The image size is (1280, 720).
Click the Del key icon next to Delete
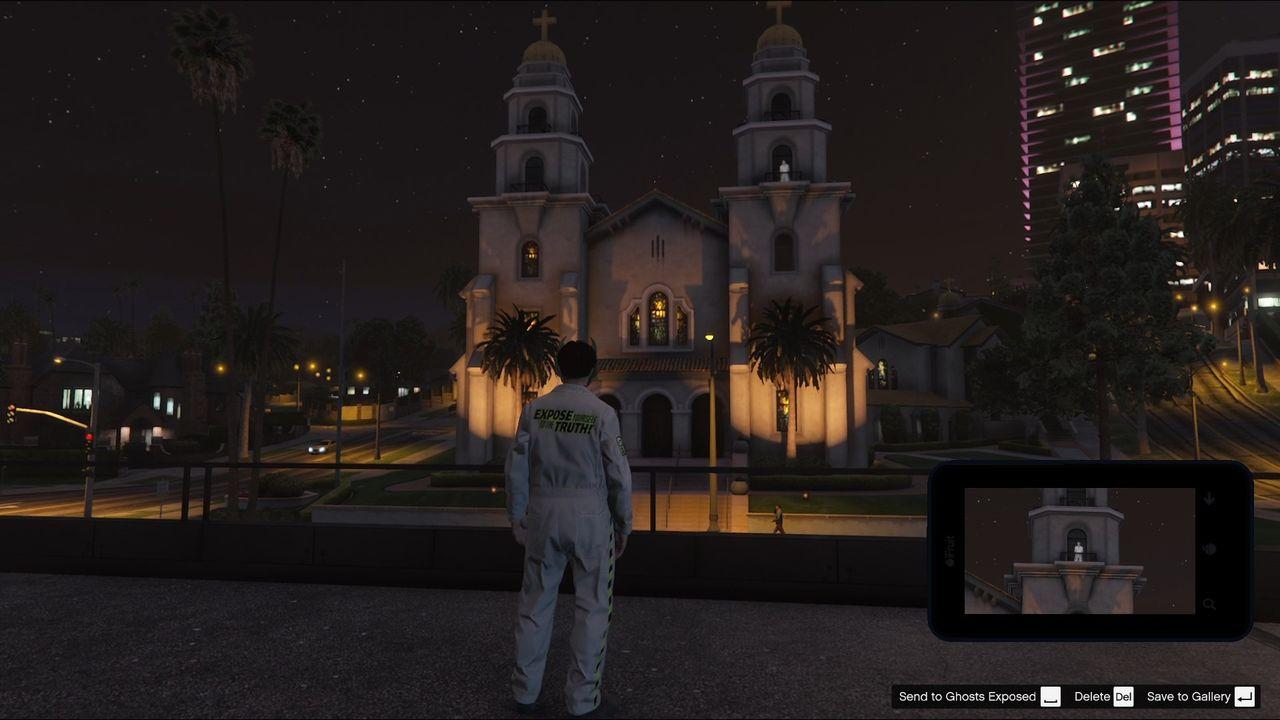[x=1124, y=697]
